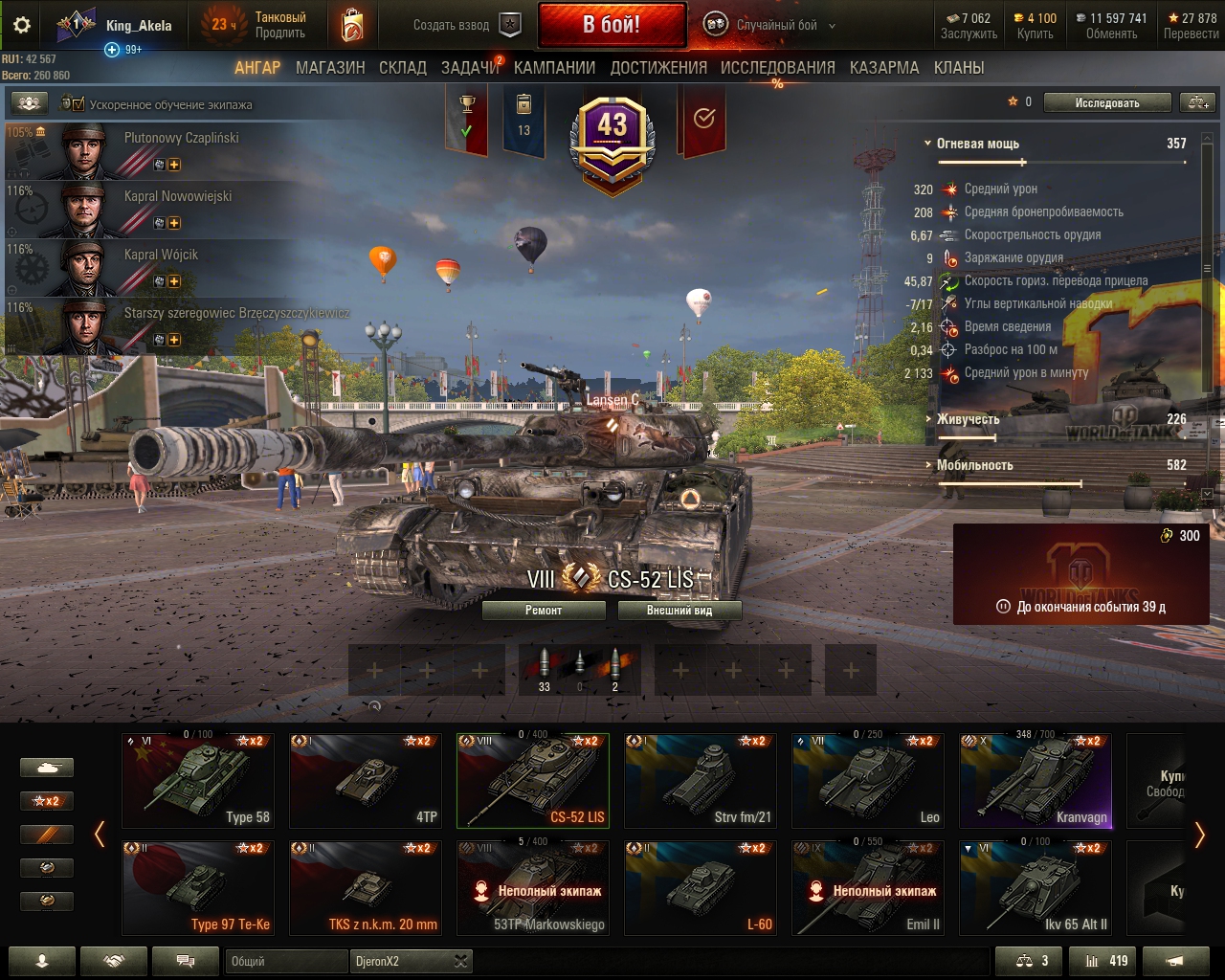
Task: Show next tanks with right carousel arrow
Action: coord(1199,835)
